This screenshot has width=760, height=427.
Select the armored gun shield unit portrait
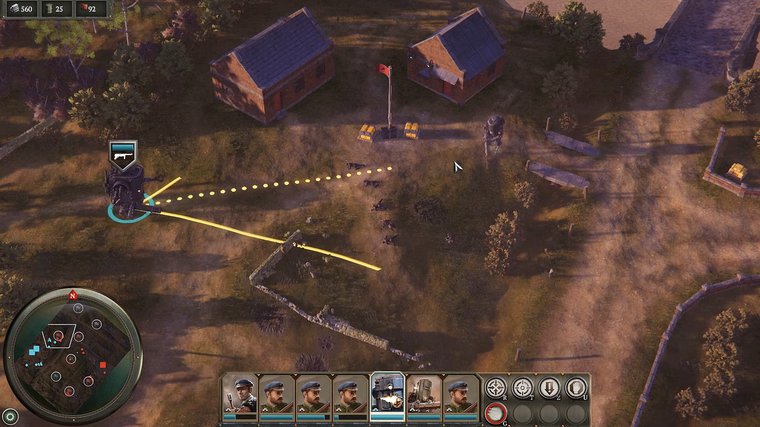tap(424, 393)
